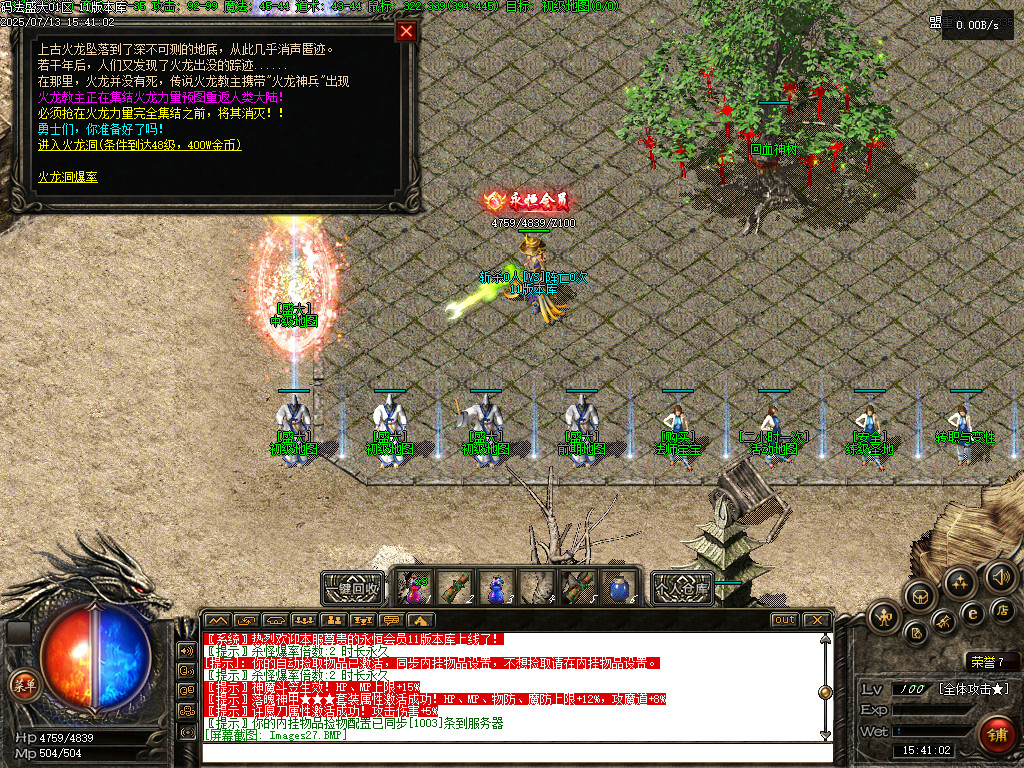Use the striped scroll in hotbar slot 5

(579, 588)
